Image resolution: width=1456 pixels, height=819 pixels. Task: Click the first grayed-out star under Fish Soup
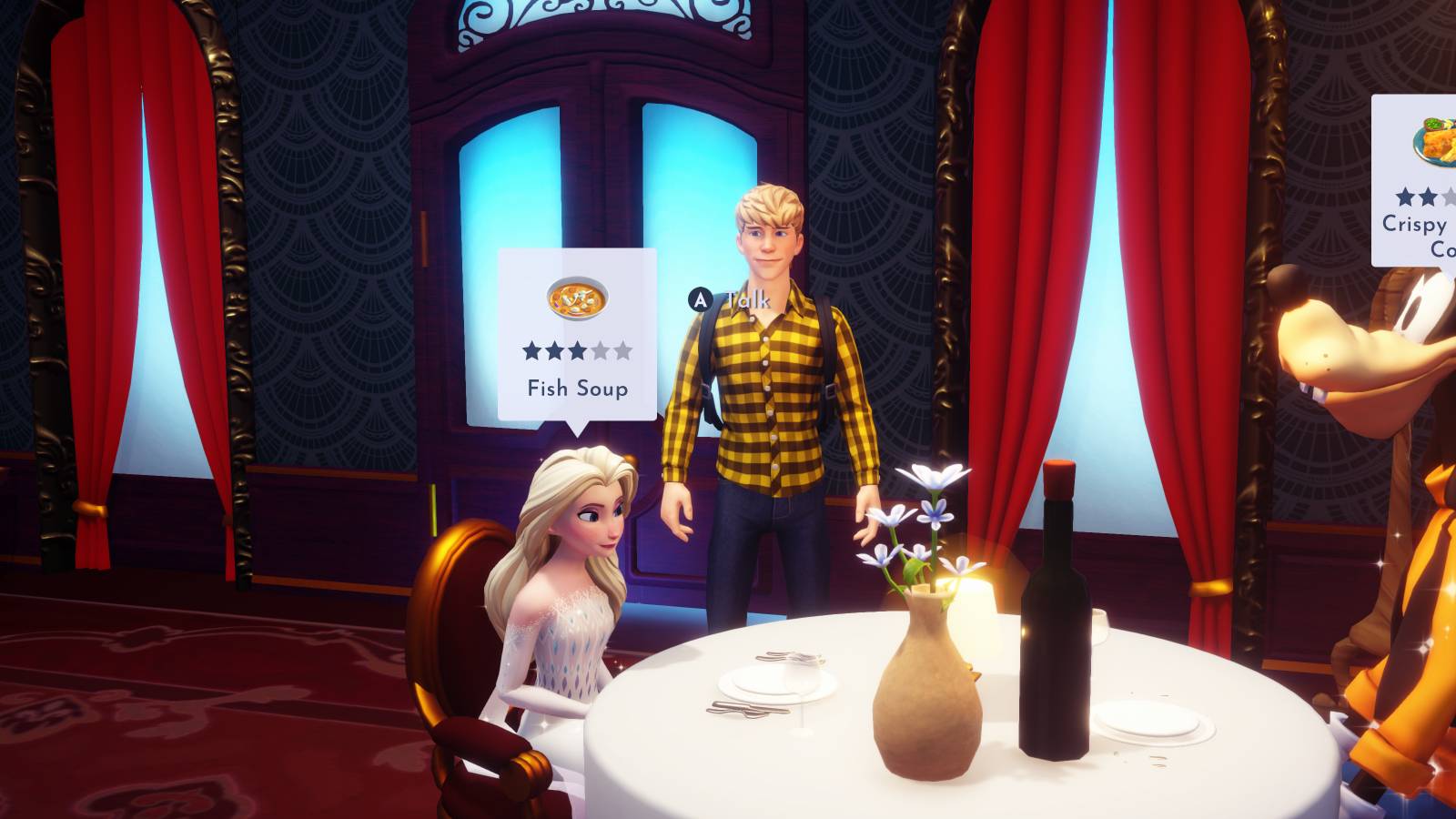pos(601,349)
